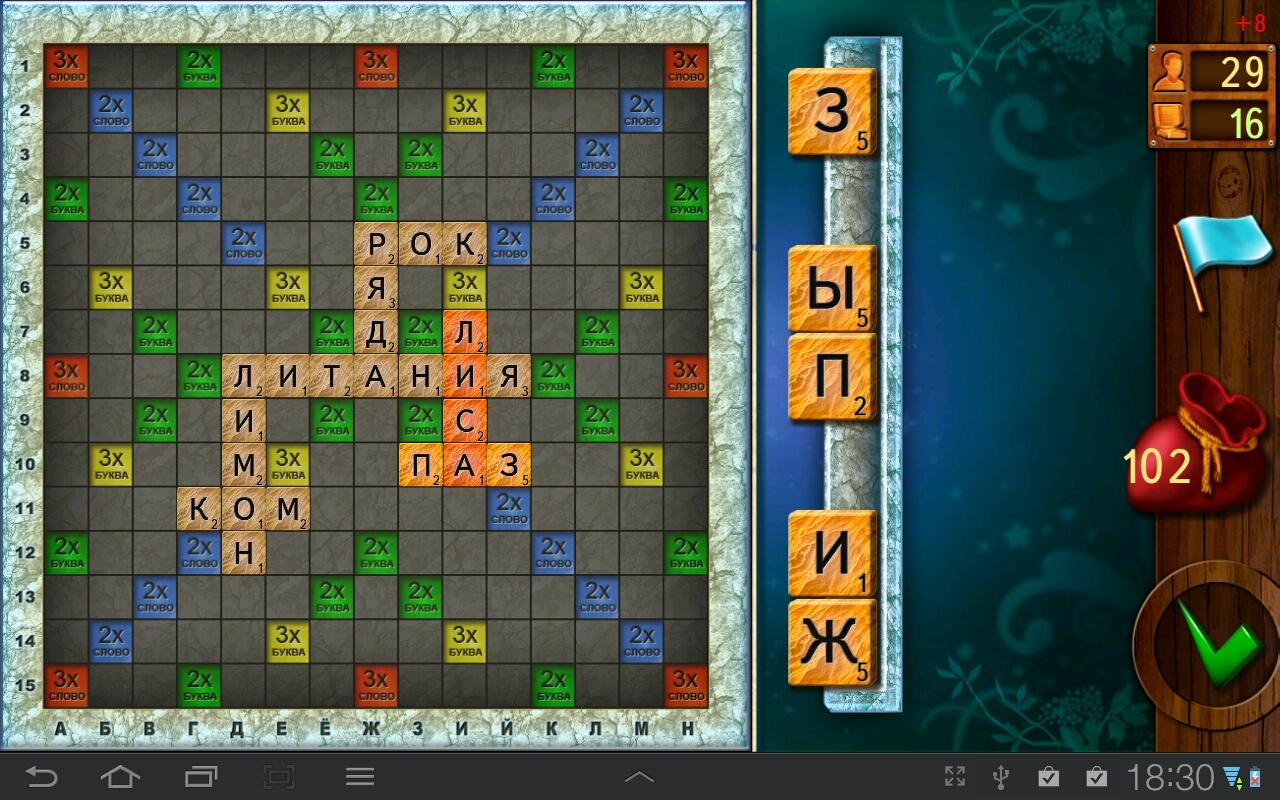Select the orange Л tile above ЛИТАНИЯ
This screenshot has height=800, width=1280.
click(x=465, y=332)
